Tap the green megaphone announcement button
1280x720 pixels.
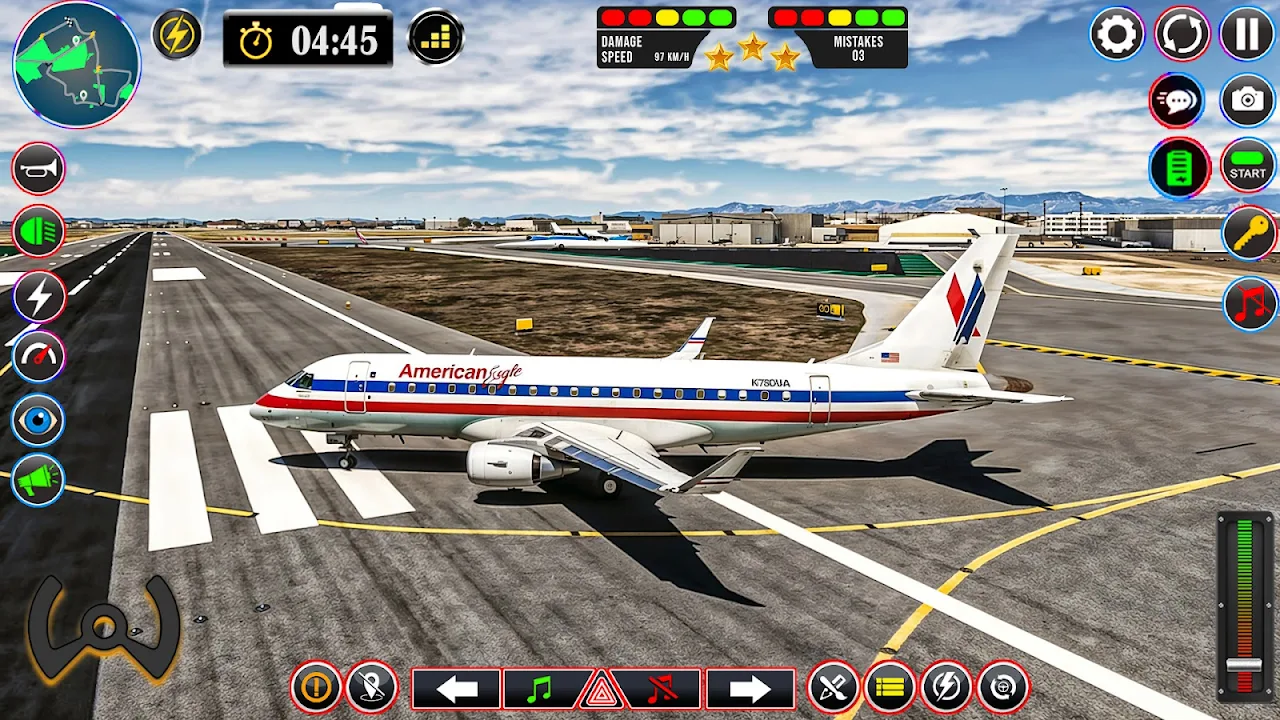(x=39, y=481)
